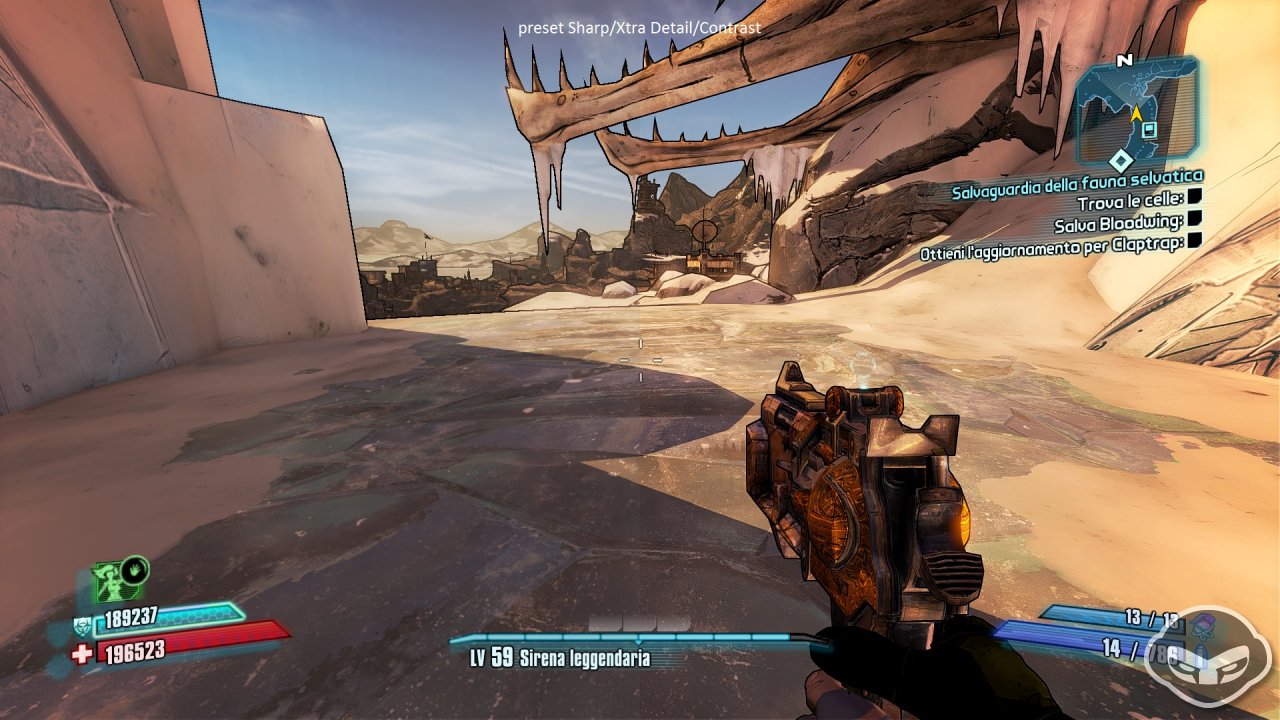Activate the Phaselock hand skill icon

pyautogui.click(x=135, y=570)
